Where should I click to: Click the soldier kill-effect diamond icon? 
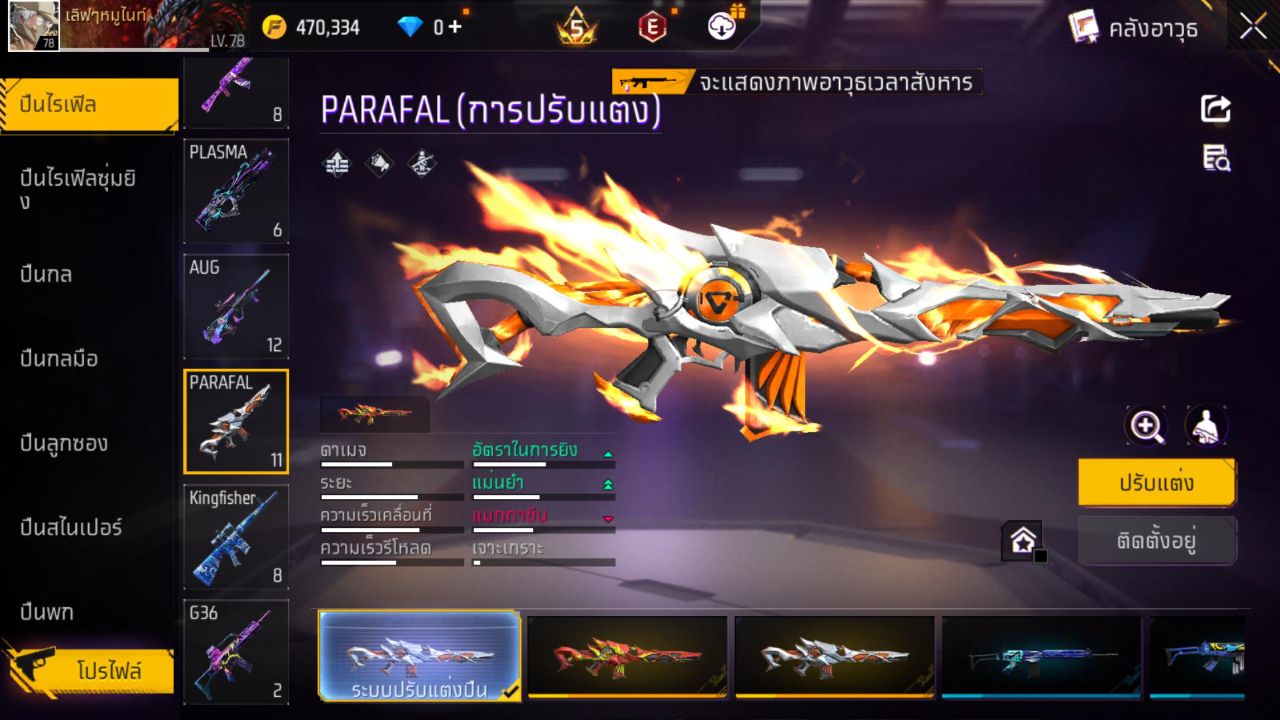(x=423, y=163)
